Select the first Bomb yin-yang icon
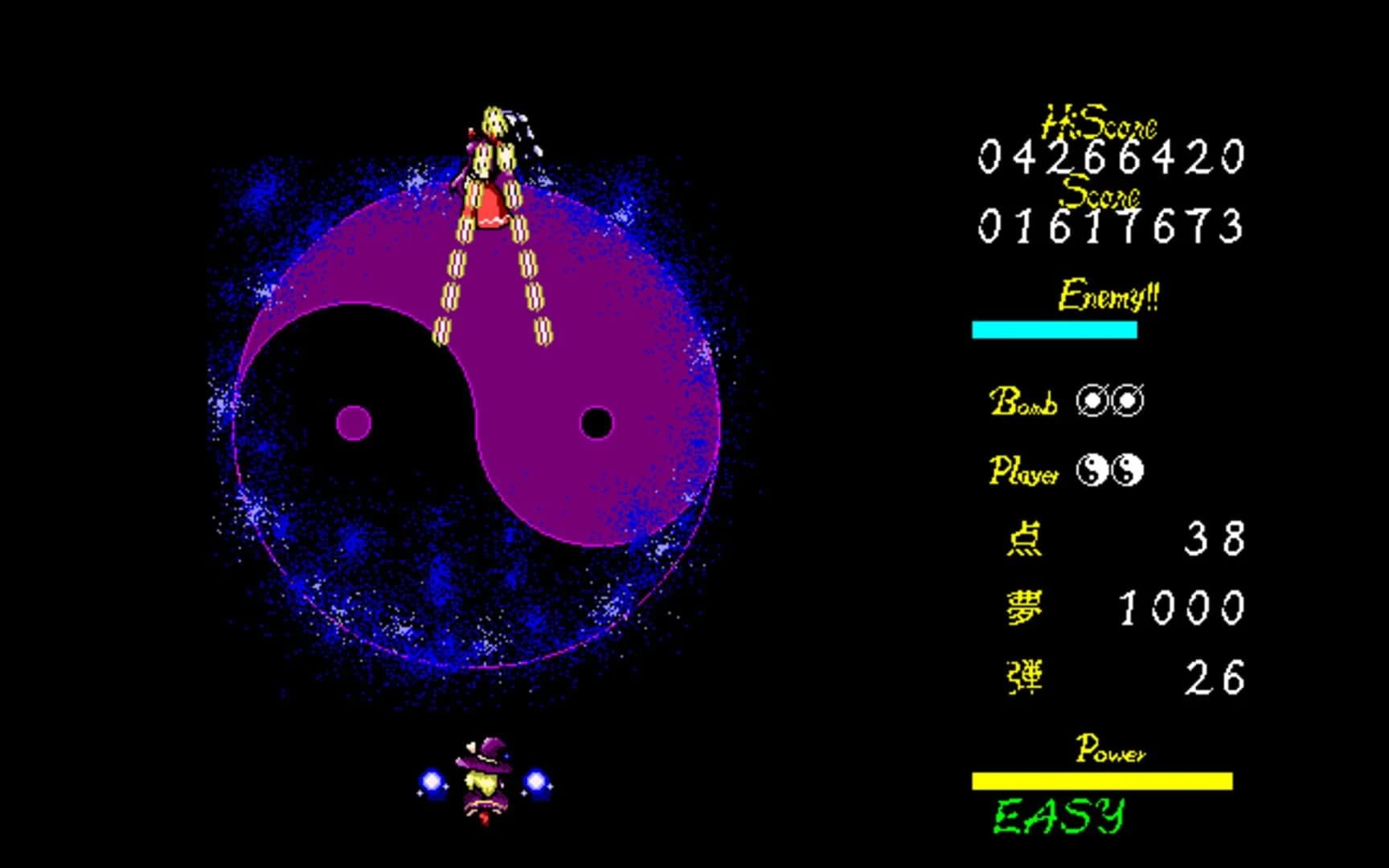This screenshot has width=1389, height=868. (x=1093, y=400)
